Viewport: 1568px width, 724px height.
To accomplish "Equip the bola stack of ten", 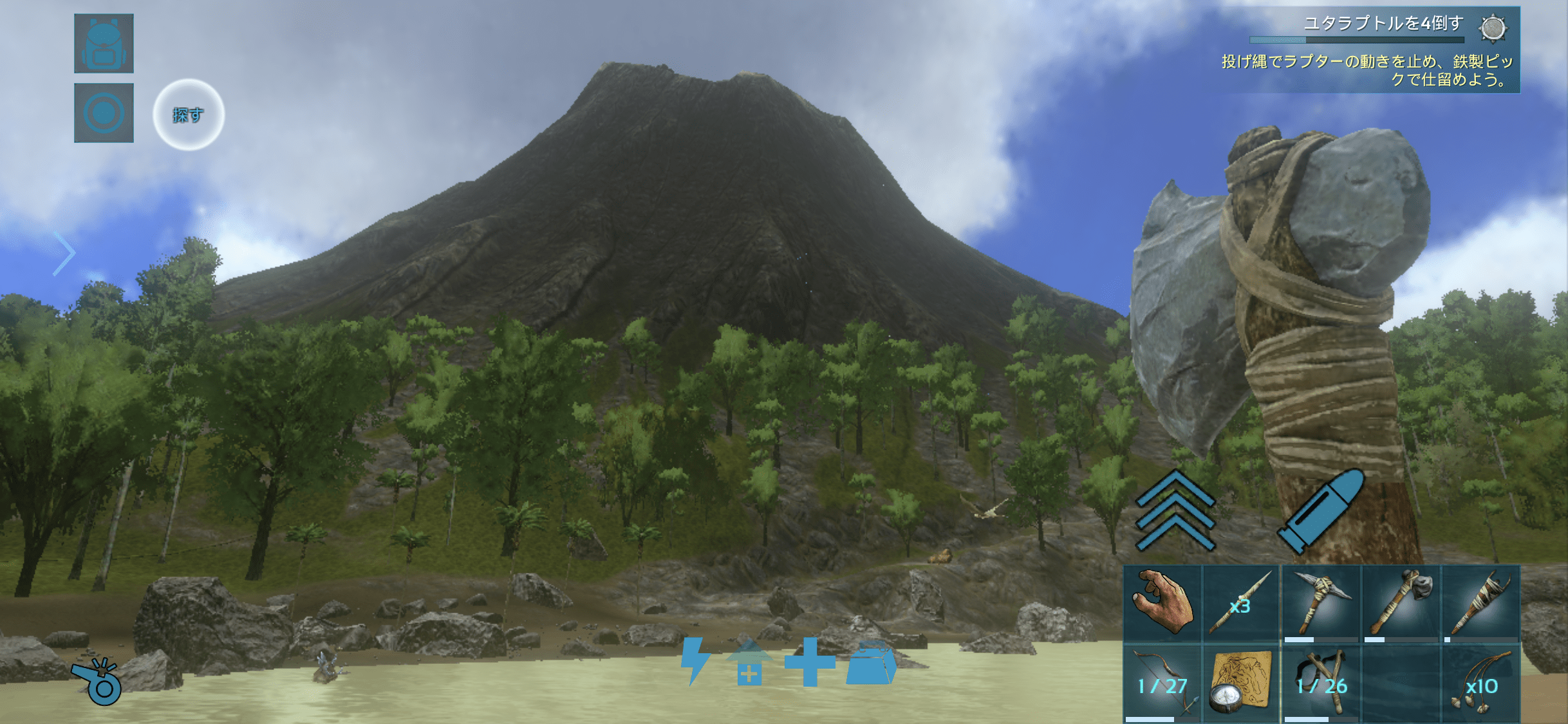I will click(x=1480, y=685).
